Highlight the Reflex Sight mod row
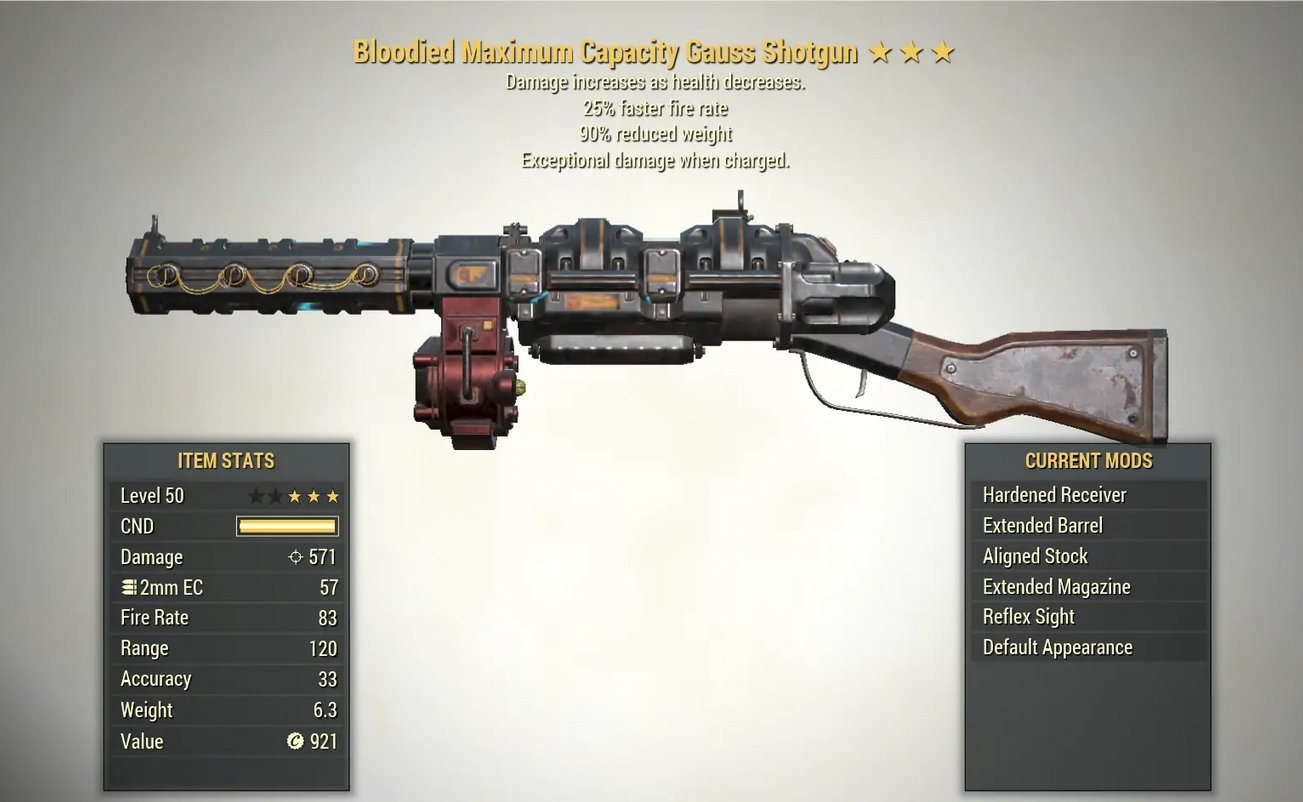 click(x=1087, y=617)
